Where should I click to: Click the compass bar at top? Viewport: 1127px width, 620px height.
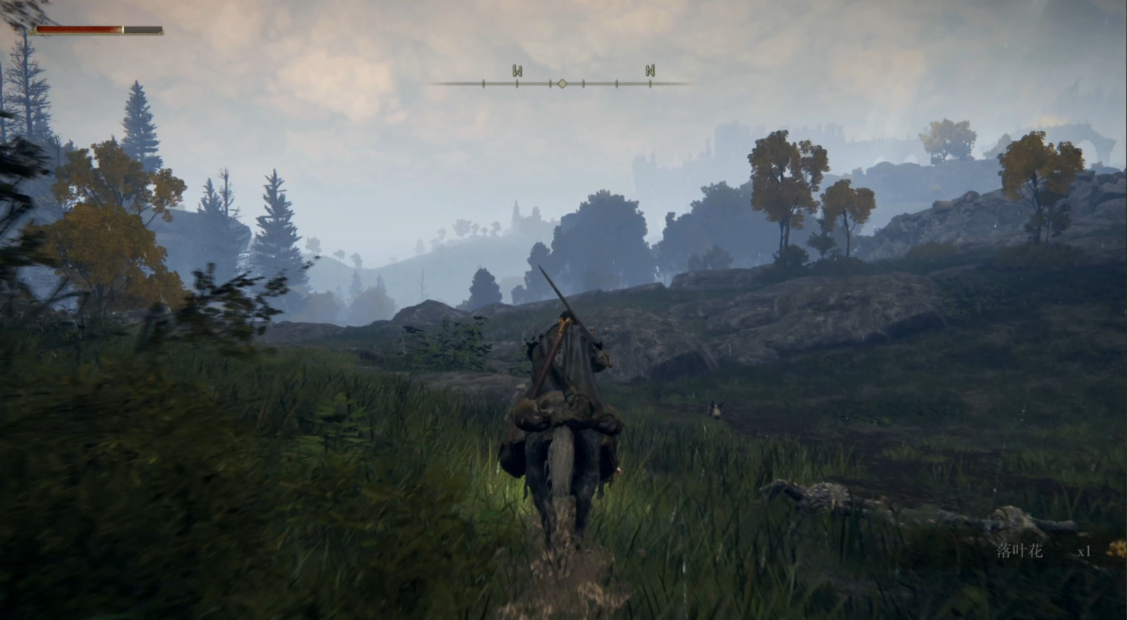(x=562, y=83)
